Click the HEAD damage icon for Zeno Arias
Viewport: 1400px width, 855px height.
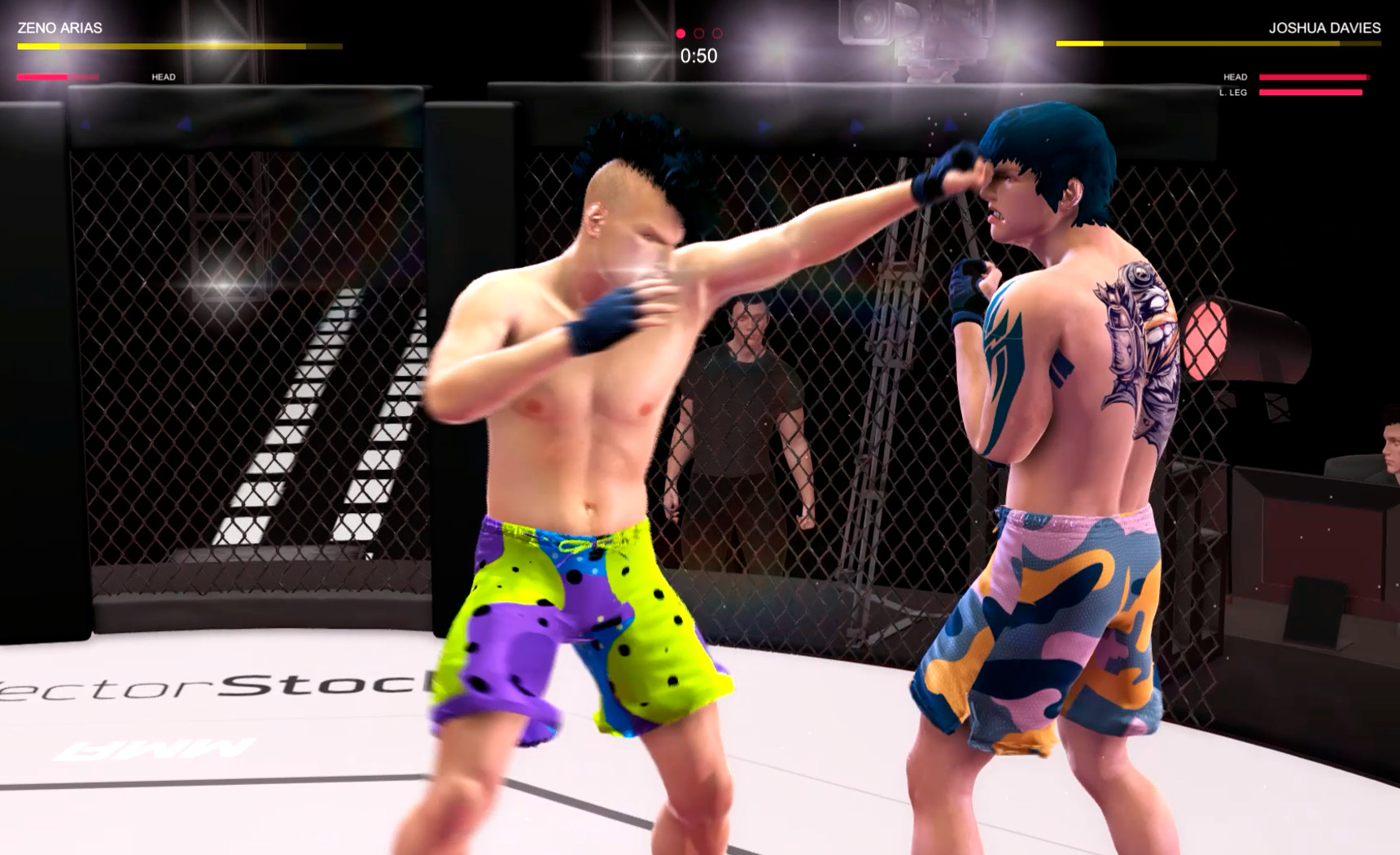tap(163, 77)
